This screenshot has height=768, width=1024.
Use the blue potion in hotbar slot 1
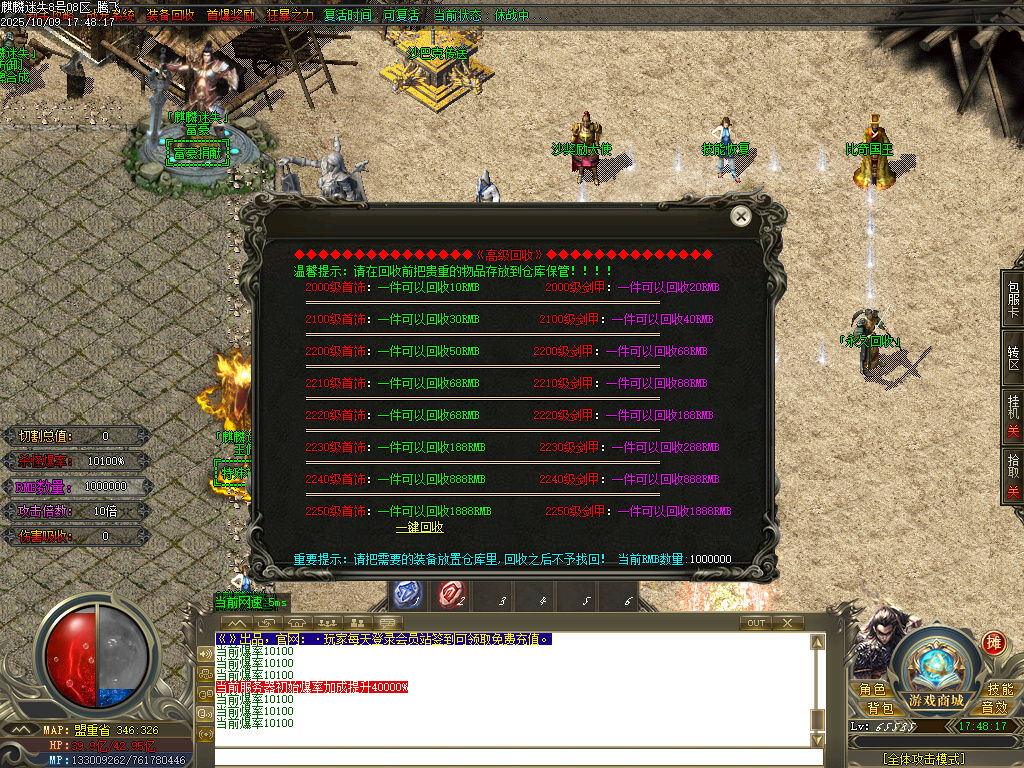click(x=408, y=595)
